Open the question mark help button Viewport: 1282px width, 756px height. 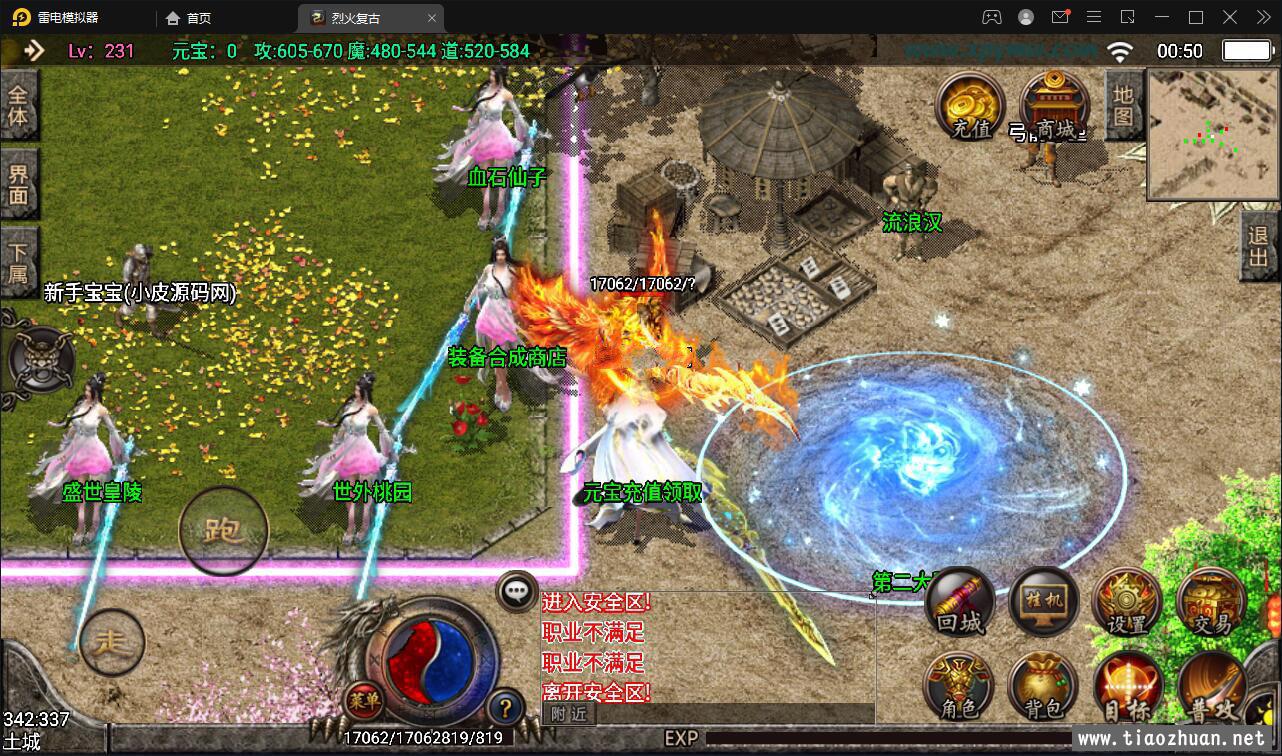[x=506, y=709]
